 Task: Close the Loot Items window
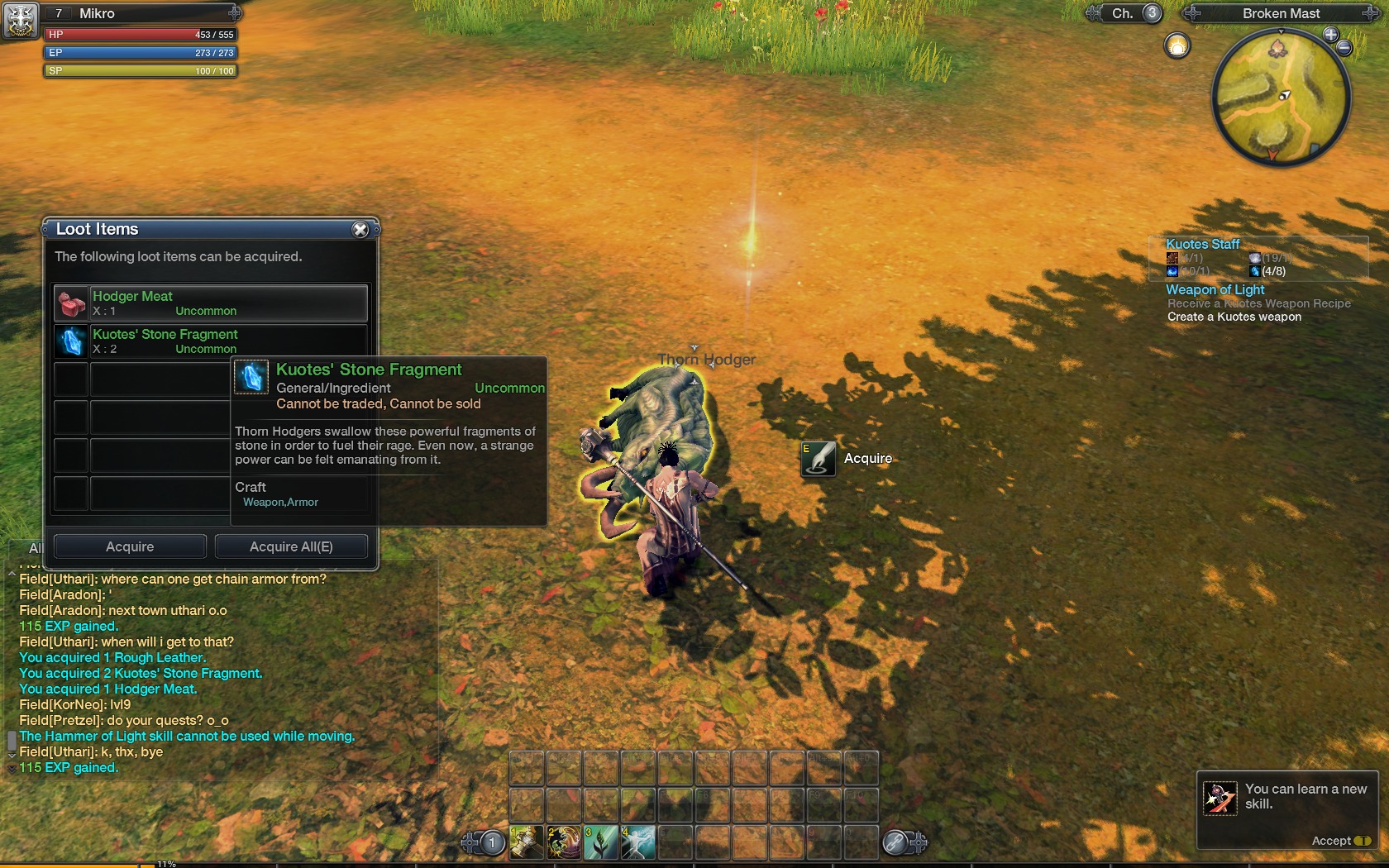(x=360, y=230)
